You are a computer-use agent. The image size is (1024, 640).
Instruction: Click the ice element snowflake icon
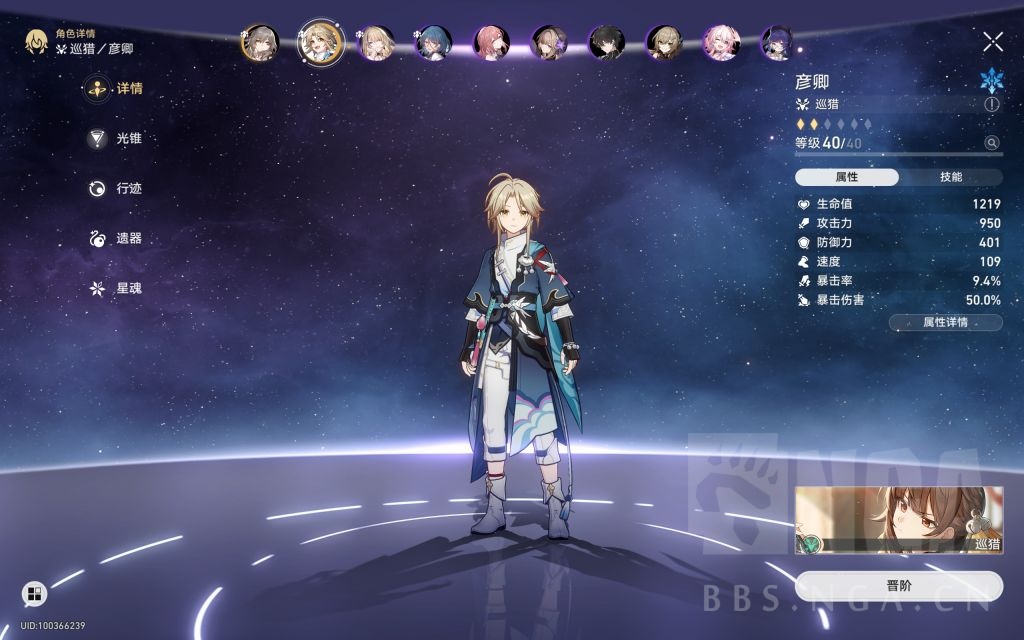pyautogui.click(x=990, y=80)
